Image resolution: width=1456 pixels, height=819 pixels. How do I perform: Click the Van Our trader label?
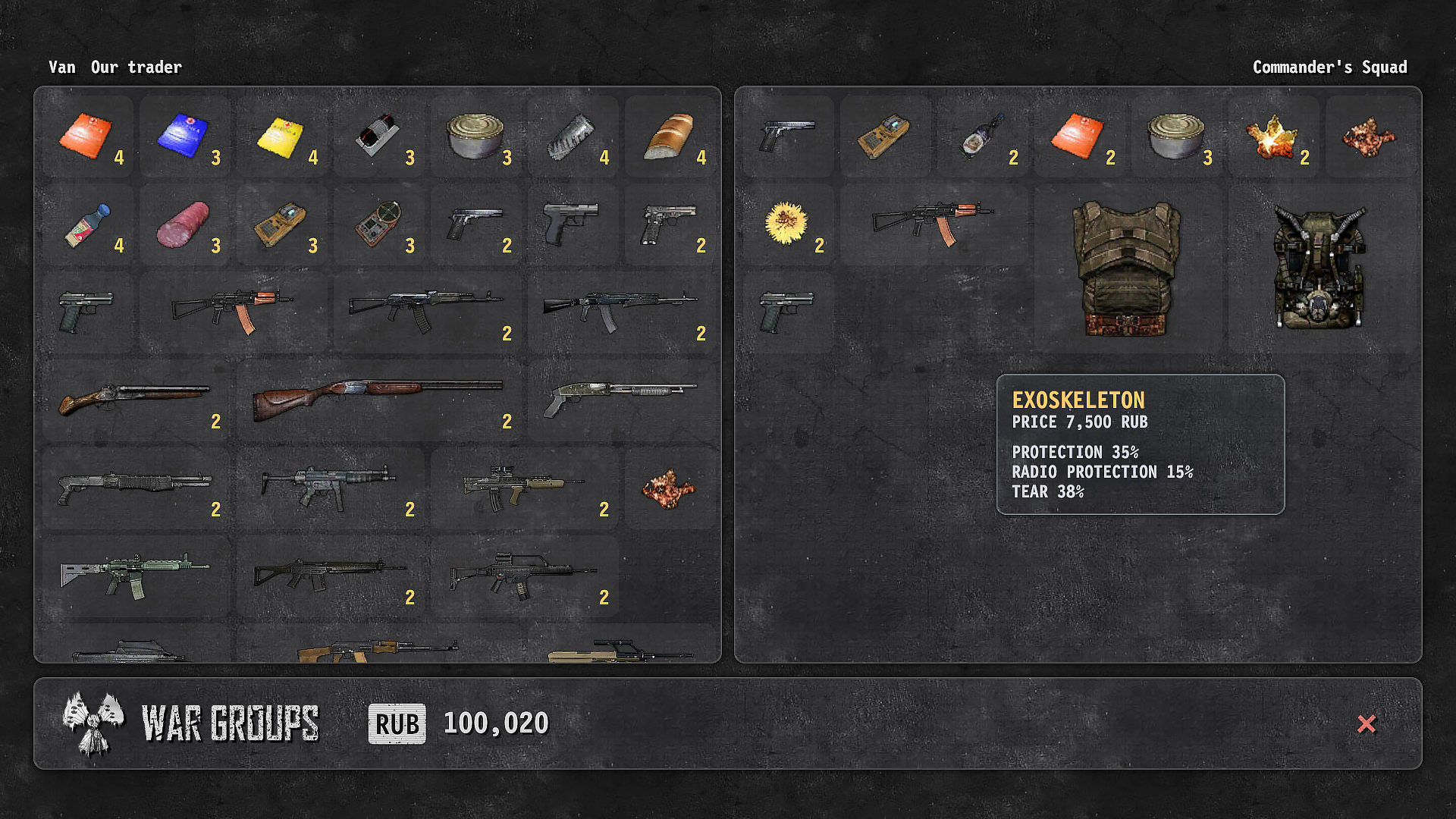115,67
